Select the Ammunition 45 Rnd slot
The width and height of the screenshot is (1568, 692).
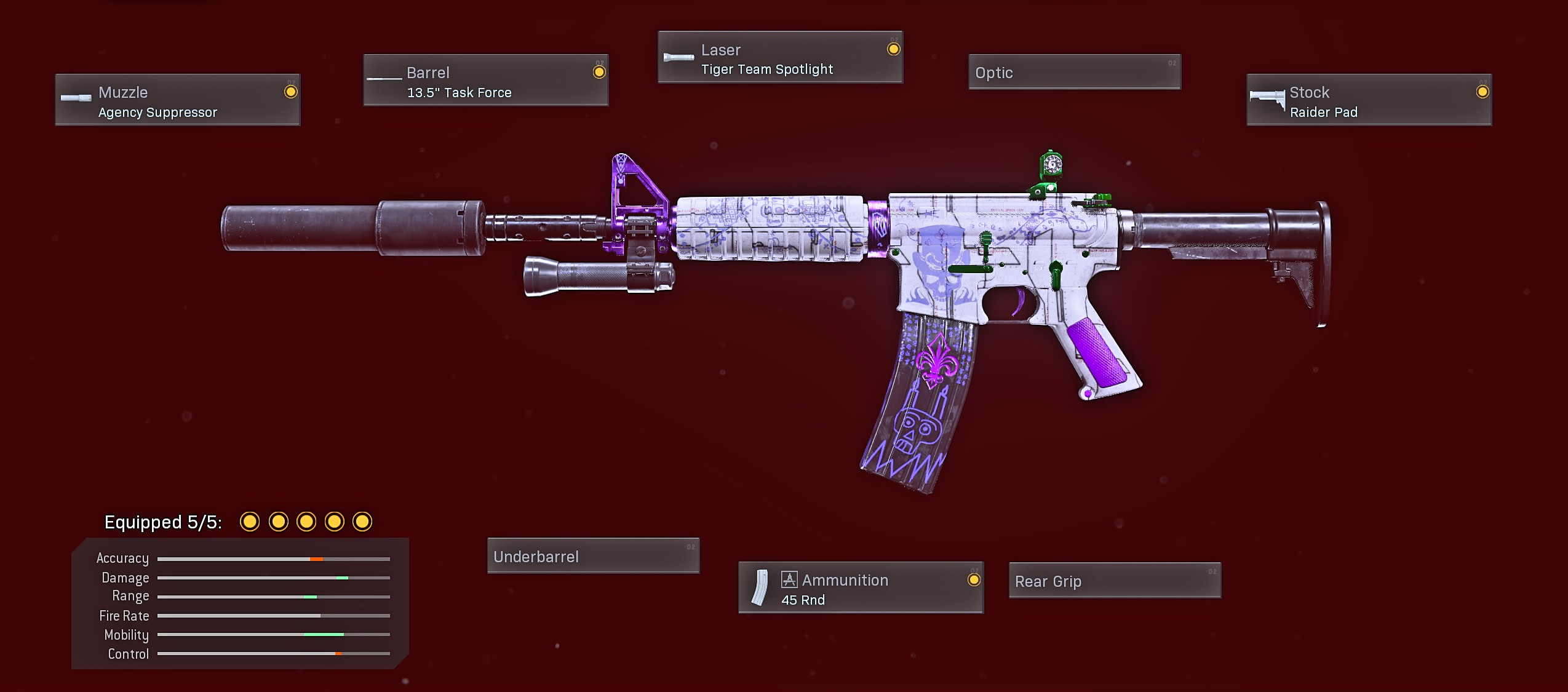tap(861, 588)
